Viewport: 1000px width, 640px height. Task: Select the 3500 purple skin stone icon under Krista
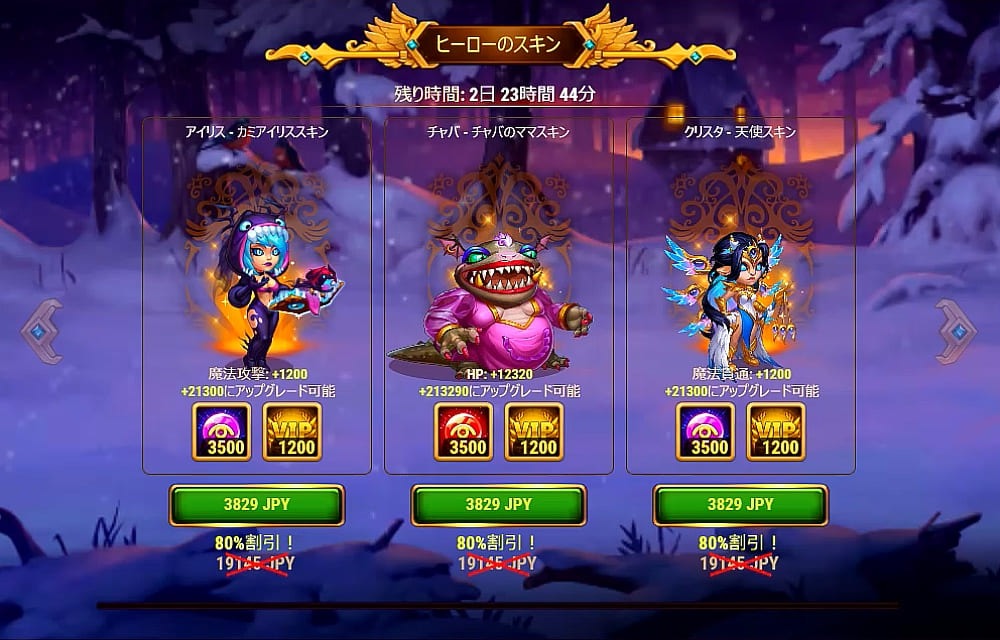click(706, 431)
